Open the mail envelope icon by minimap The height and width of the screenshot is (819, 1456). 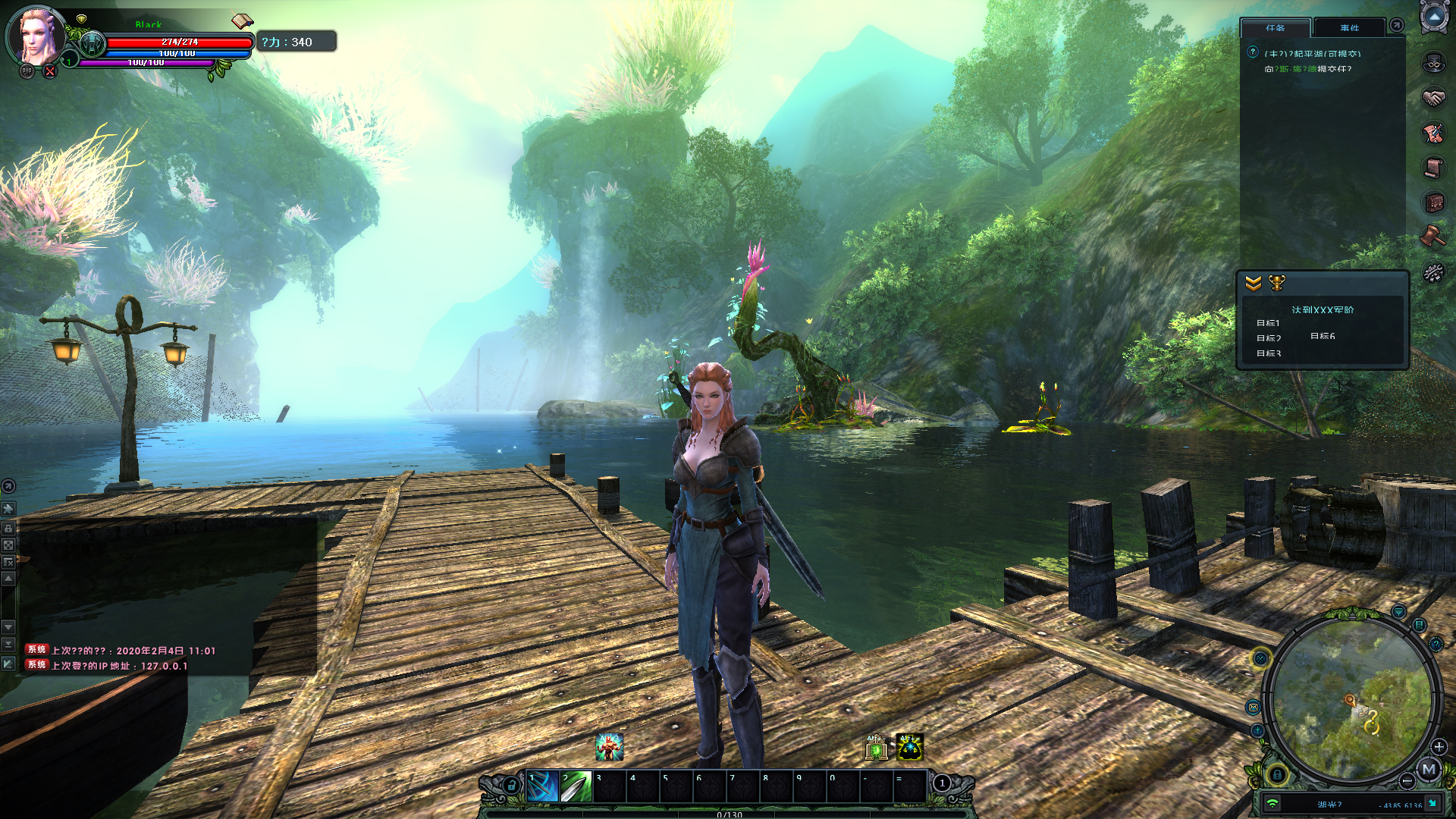coord(1254,708)
